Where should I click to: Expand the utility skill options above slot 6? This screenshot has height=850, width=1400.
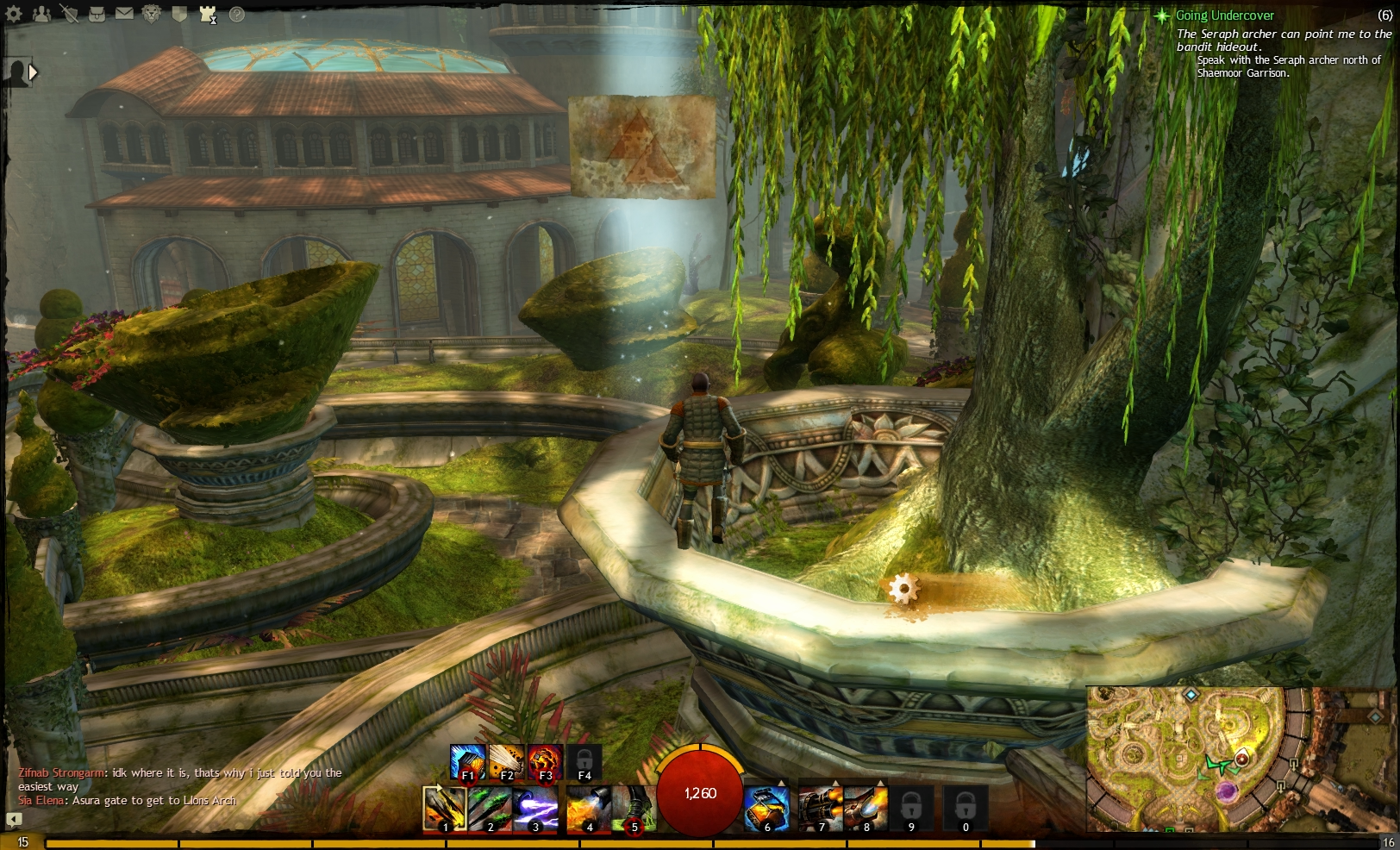pos(781,782)
